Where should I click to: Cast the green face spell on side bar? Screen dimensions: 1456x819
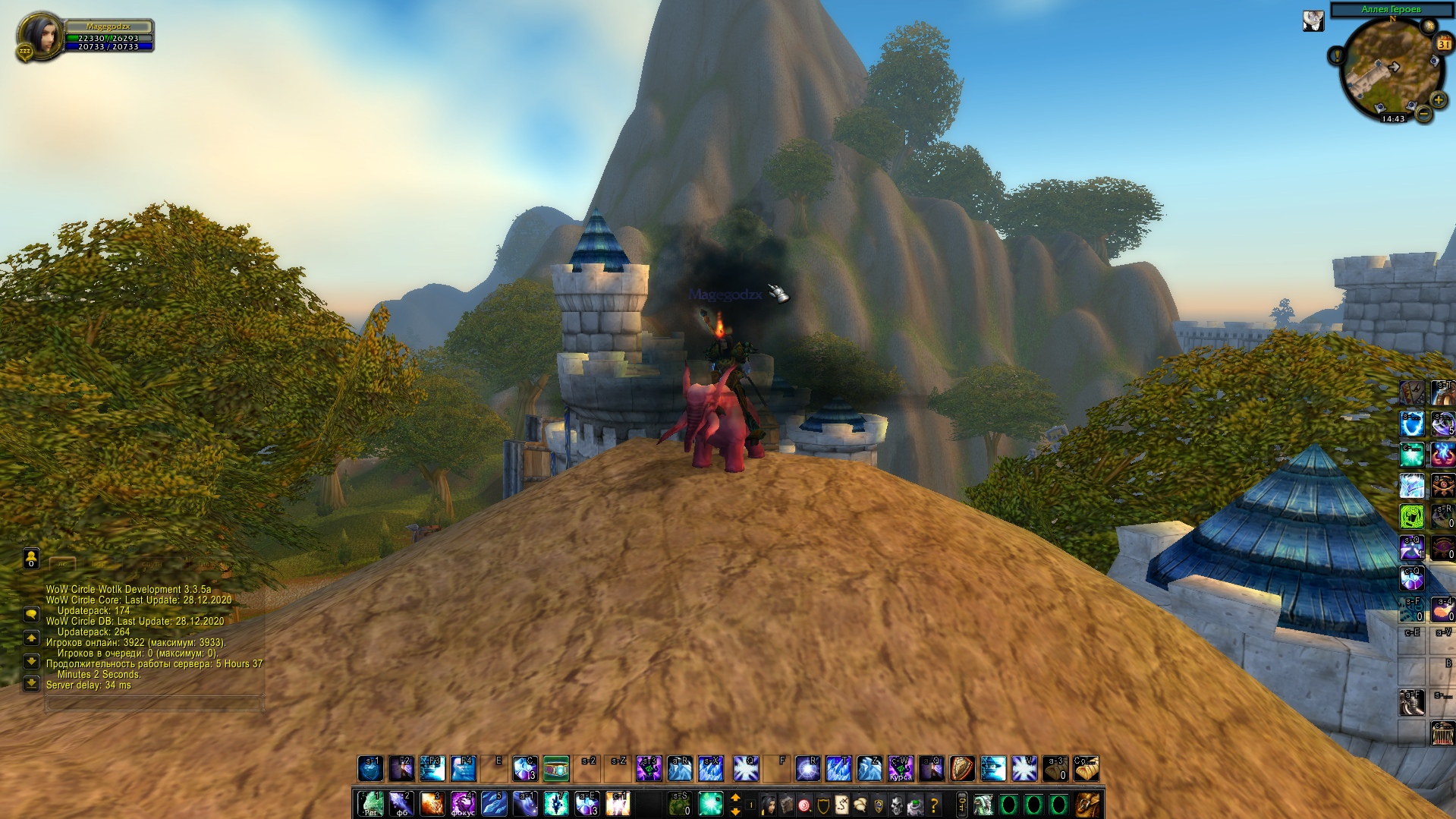point(1411,517)
